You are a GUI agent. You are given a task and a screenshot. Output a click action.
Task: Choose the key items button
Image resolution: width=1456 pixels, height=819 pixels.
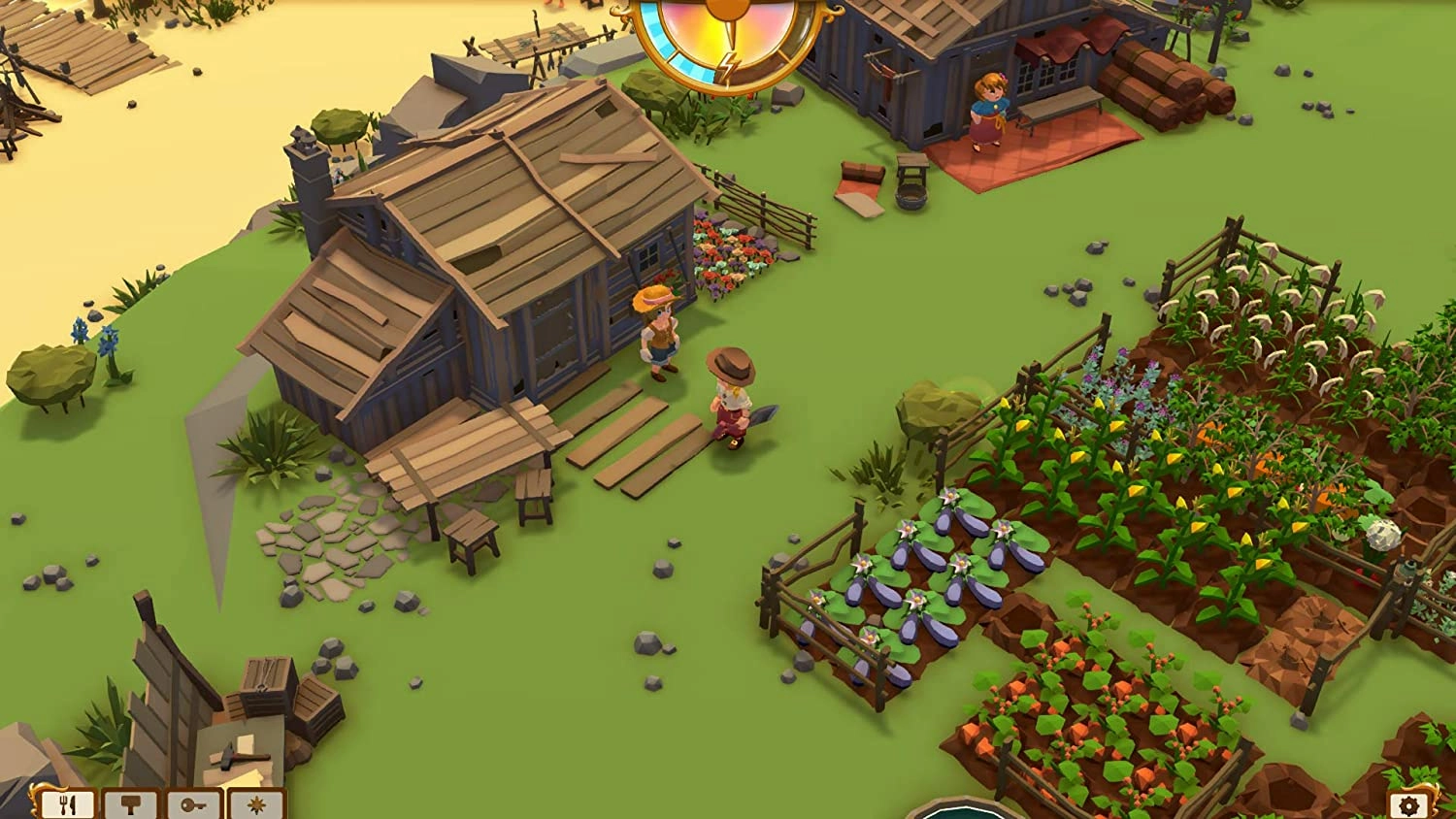point(194,804)
